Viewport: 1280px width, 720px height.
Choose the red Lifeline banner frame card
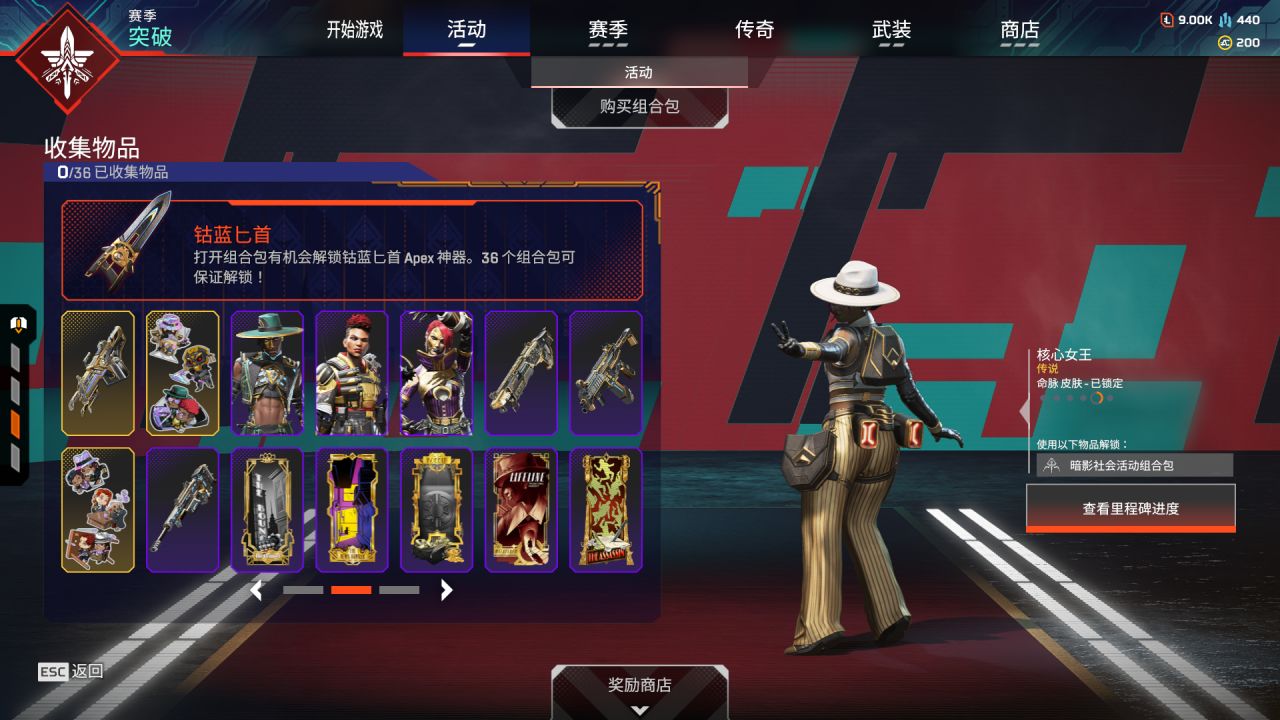pos(521,510)
